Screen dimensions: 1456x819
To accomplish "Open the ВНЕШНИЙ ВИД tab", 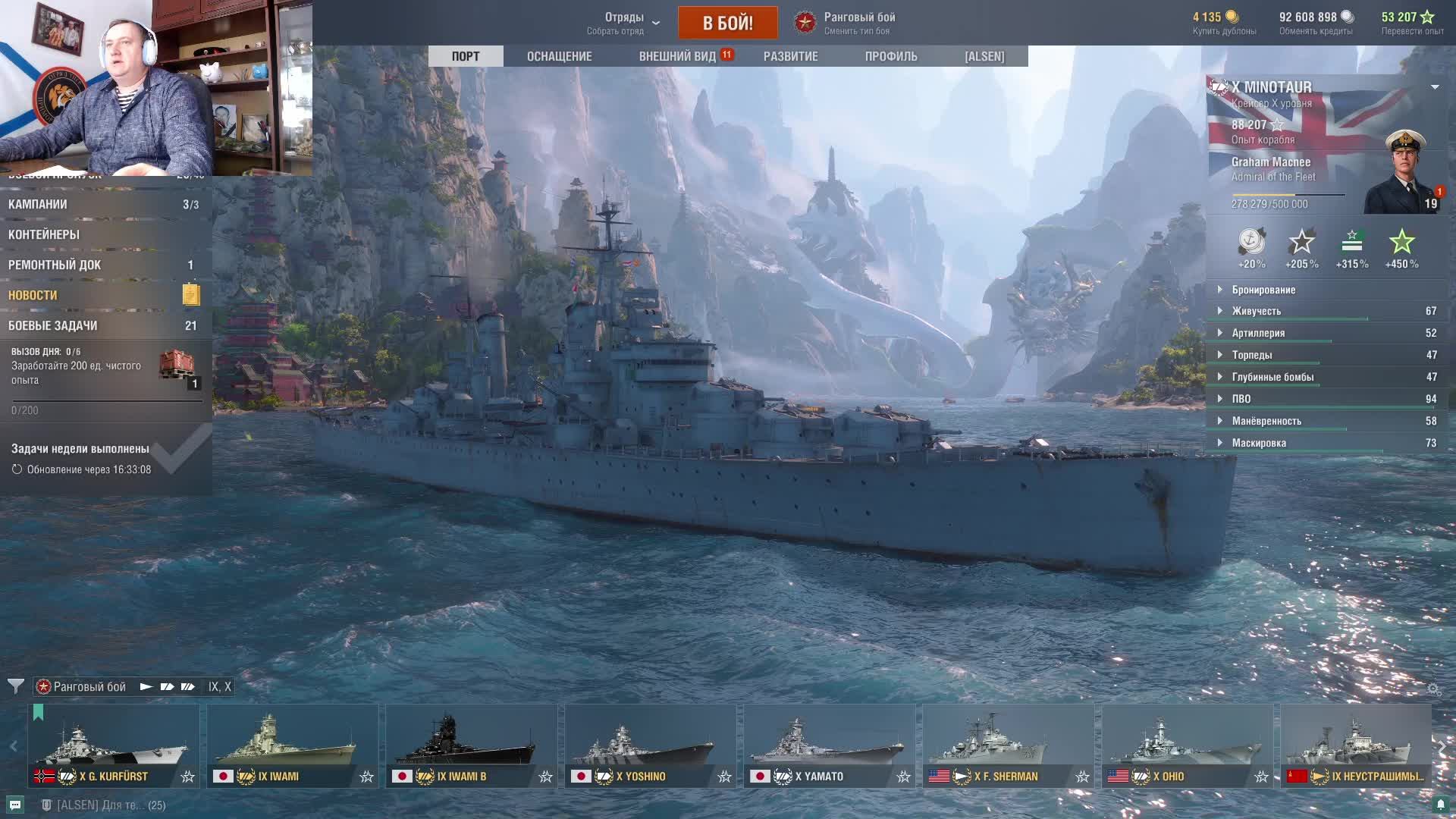I will [677, 56].
